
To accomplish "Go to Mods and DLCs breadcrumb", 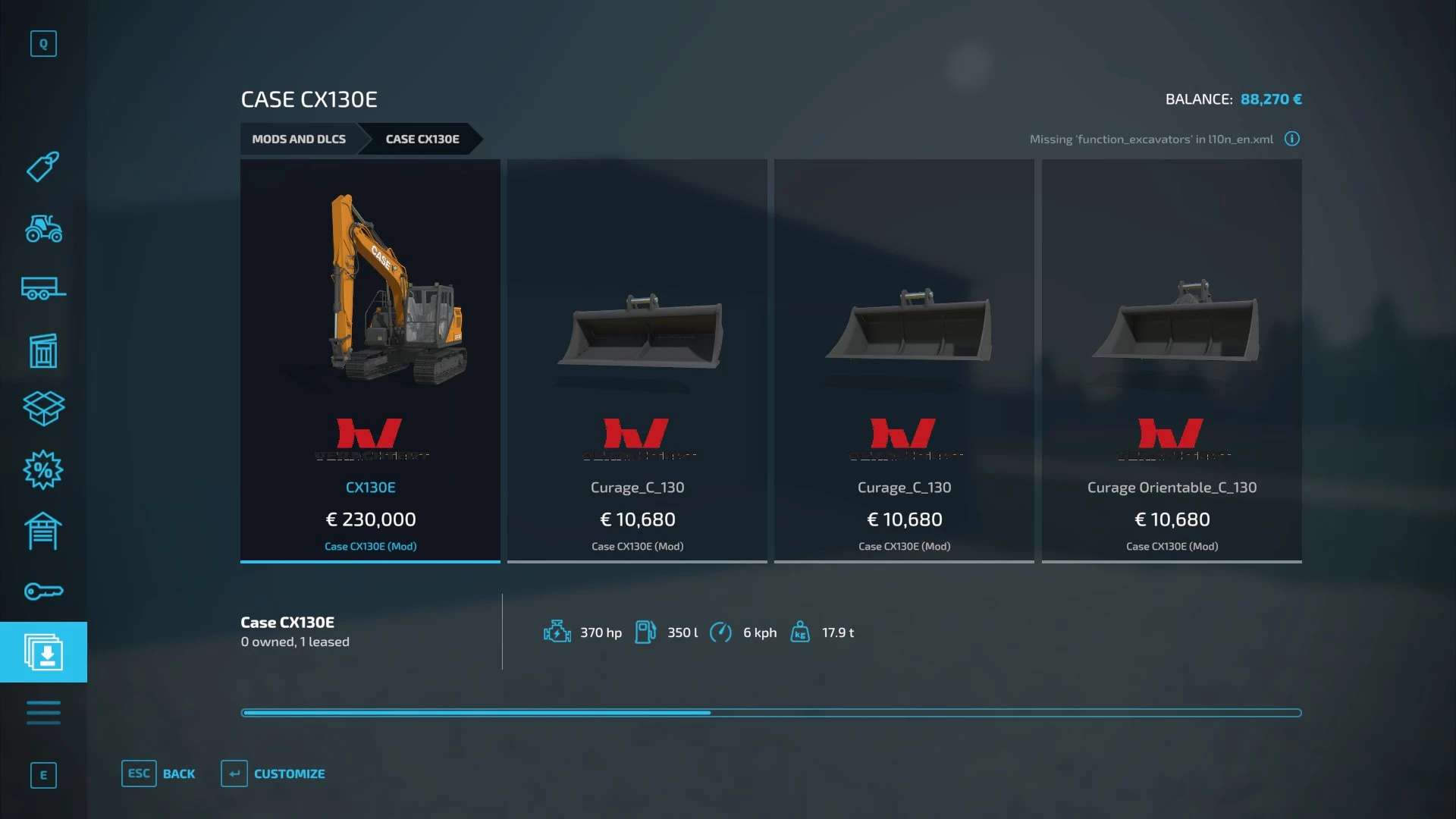I will tap(299, 139).
